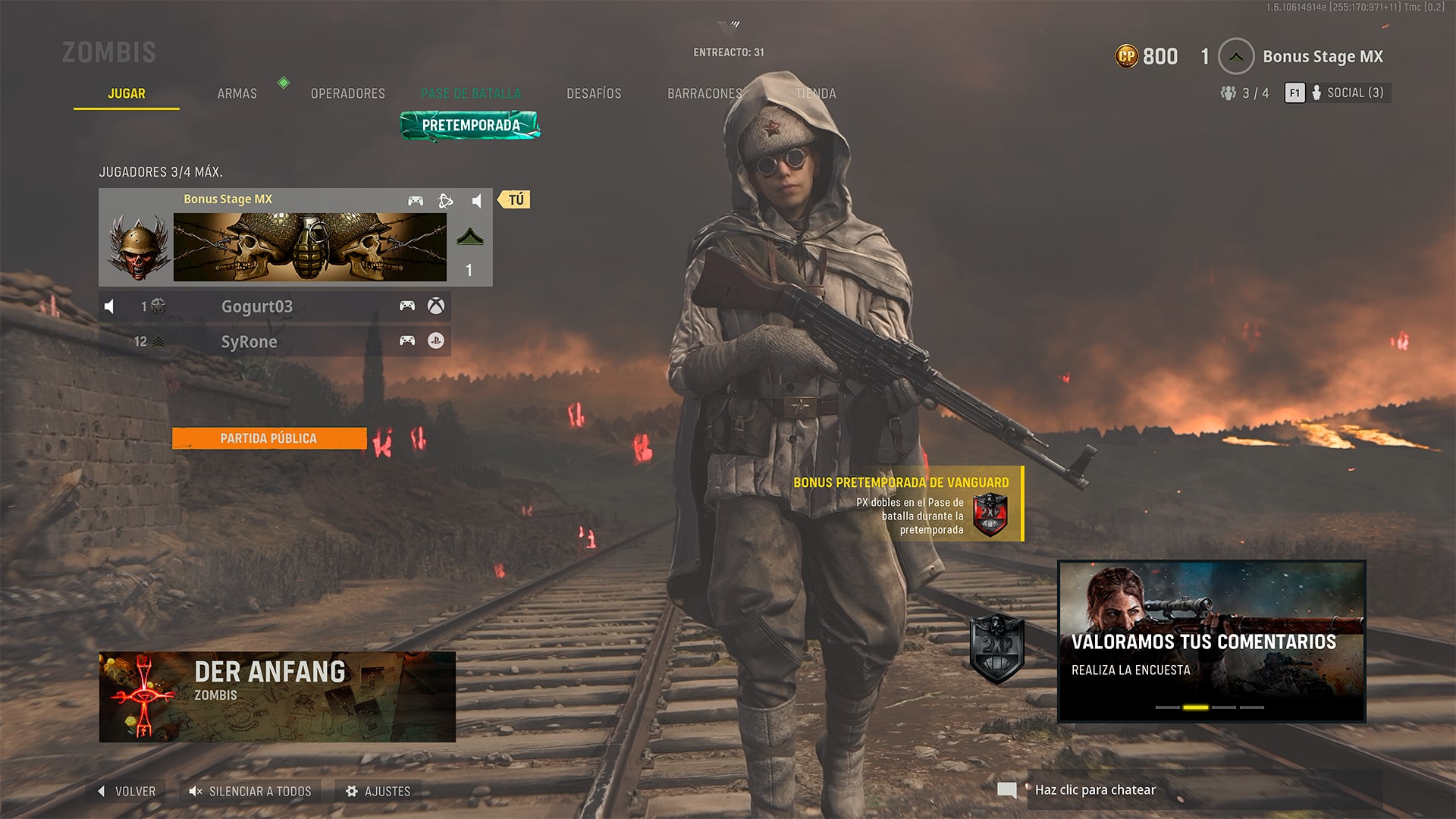Click the PlayStation icon next to SyRone
The width and height of the screenshot is (1456, 819).
pos(436,341)
